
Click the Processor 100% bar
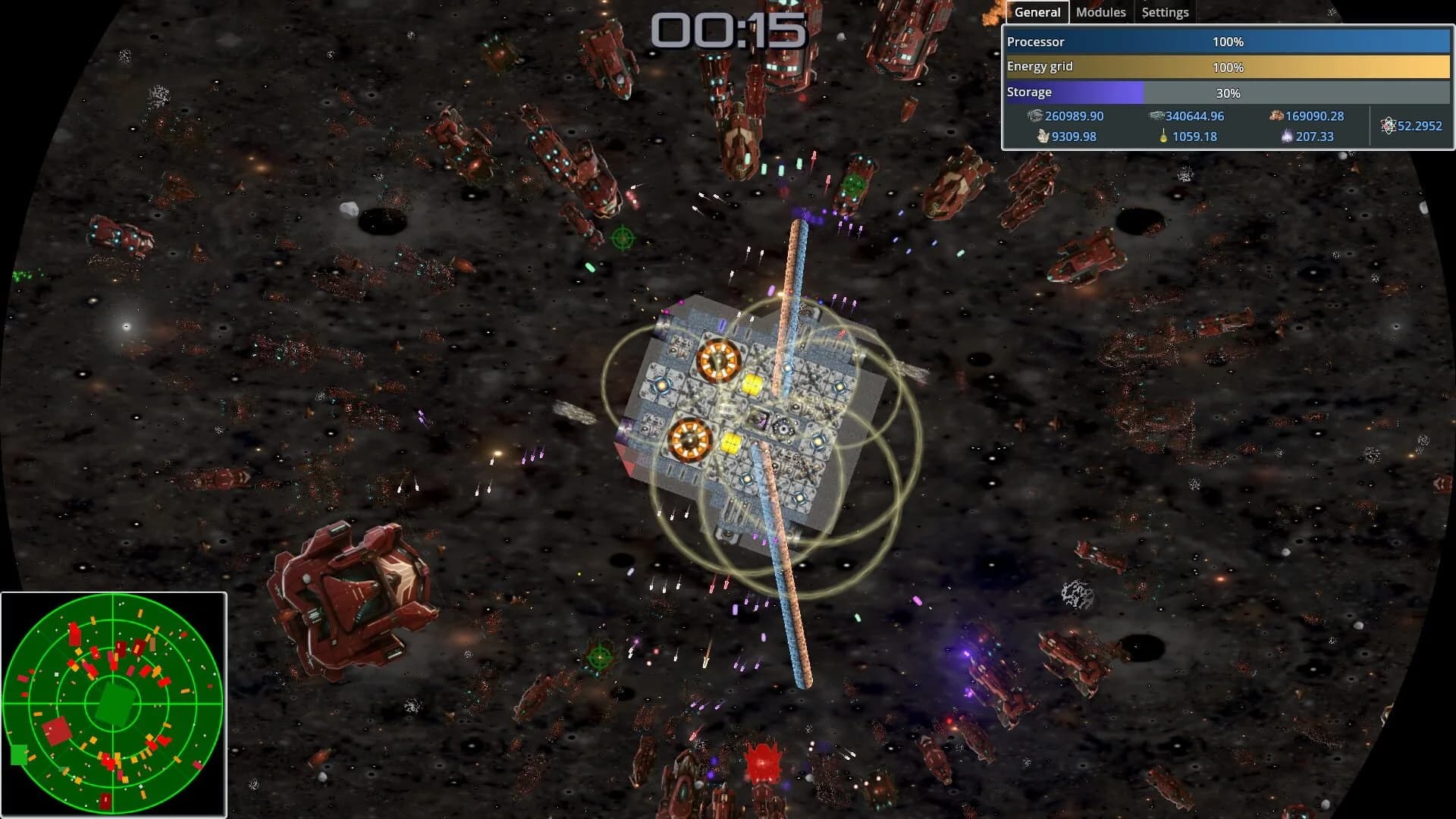pyautogui.click(x=1227, y=42)
